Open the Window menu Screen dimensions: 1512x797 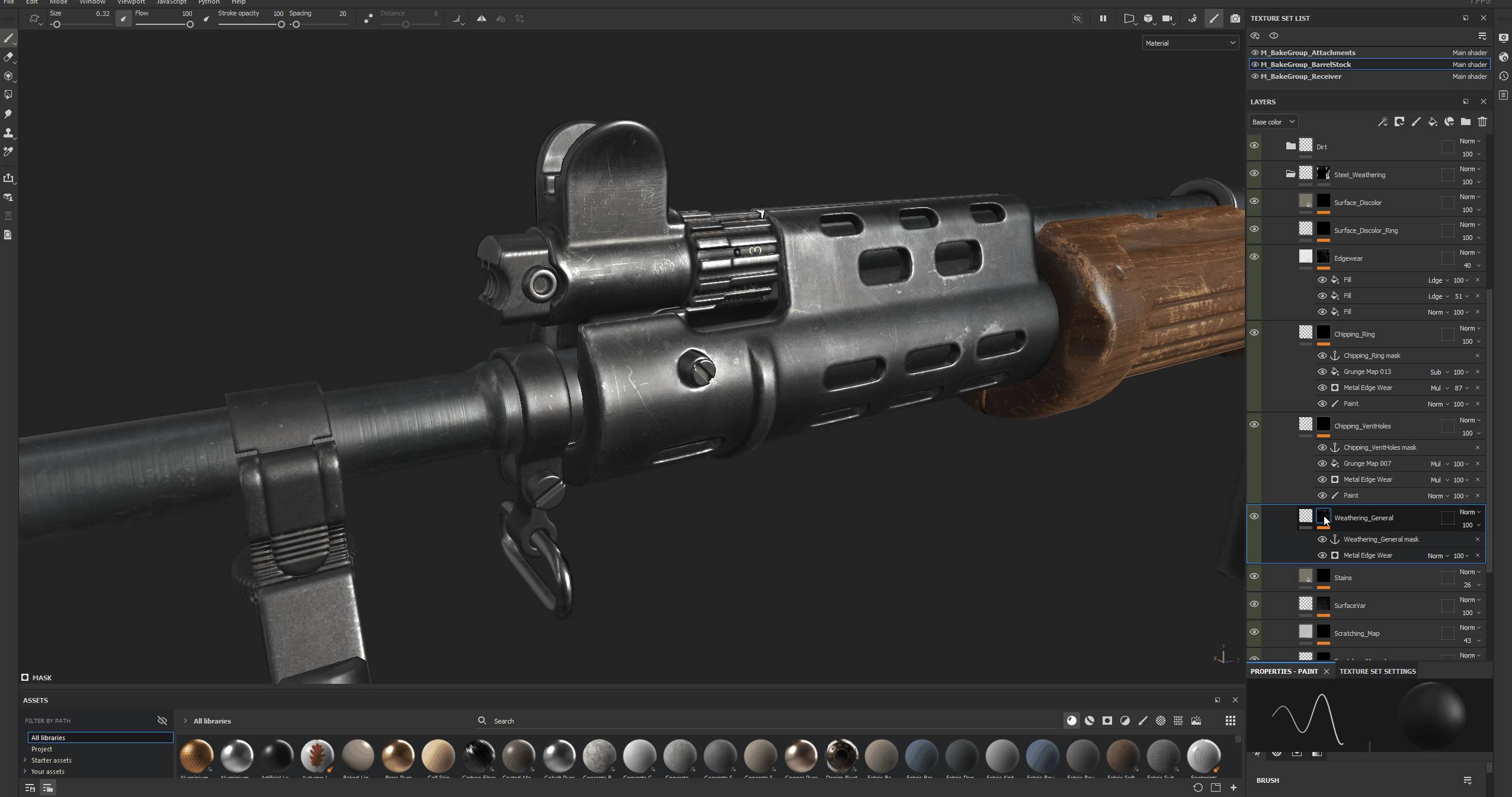pos(92,2)
